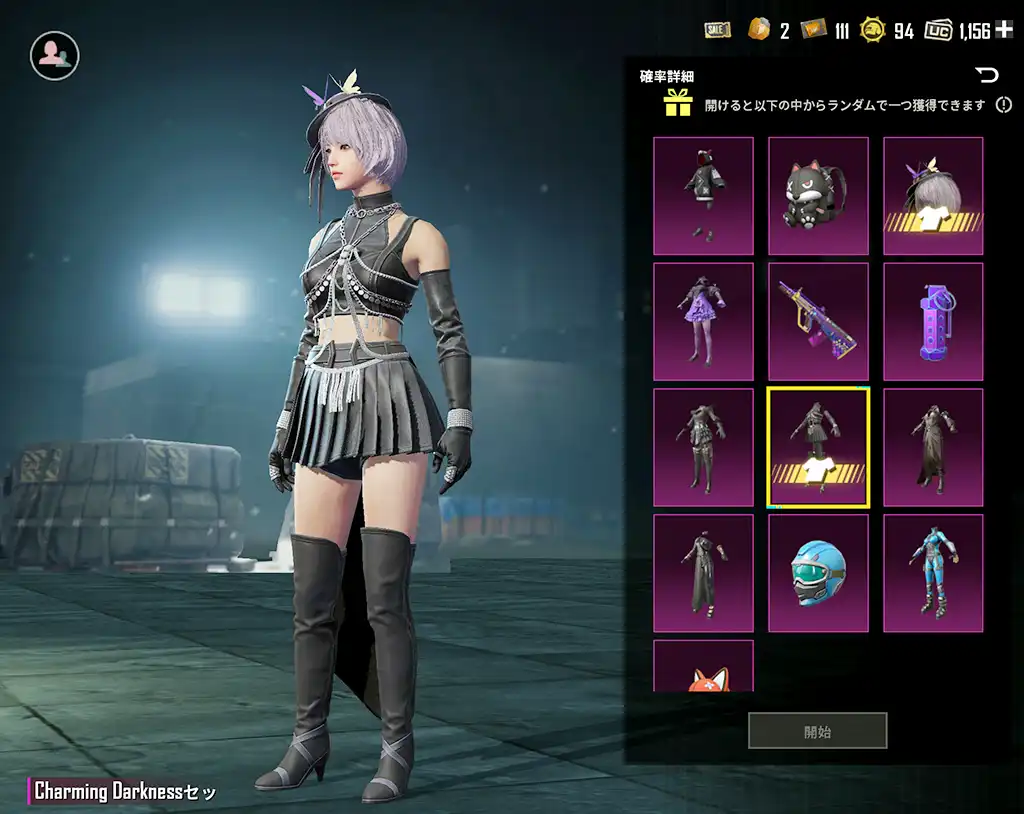
Task: Select the purple grenade skin tile
Action: 933,322
